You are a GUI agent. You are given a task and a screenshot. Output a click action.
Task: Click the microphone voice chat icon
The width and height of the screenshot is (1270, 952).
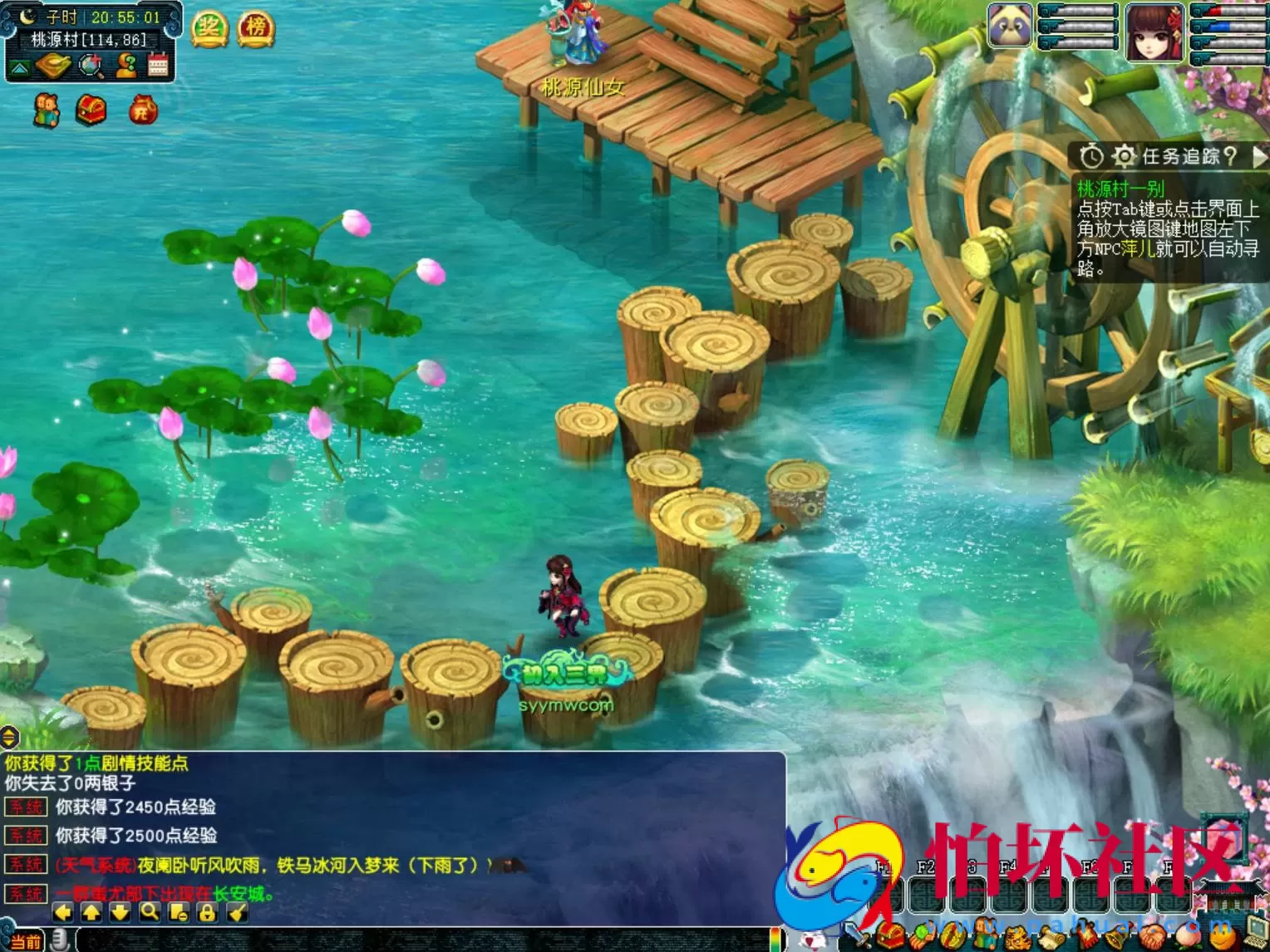(x=59, y=940)
